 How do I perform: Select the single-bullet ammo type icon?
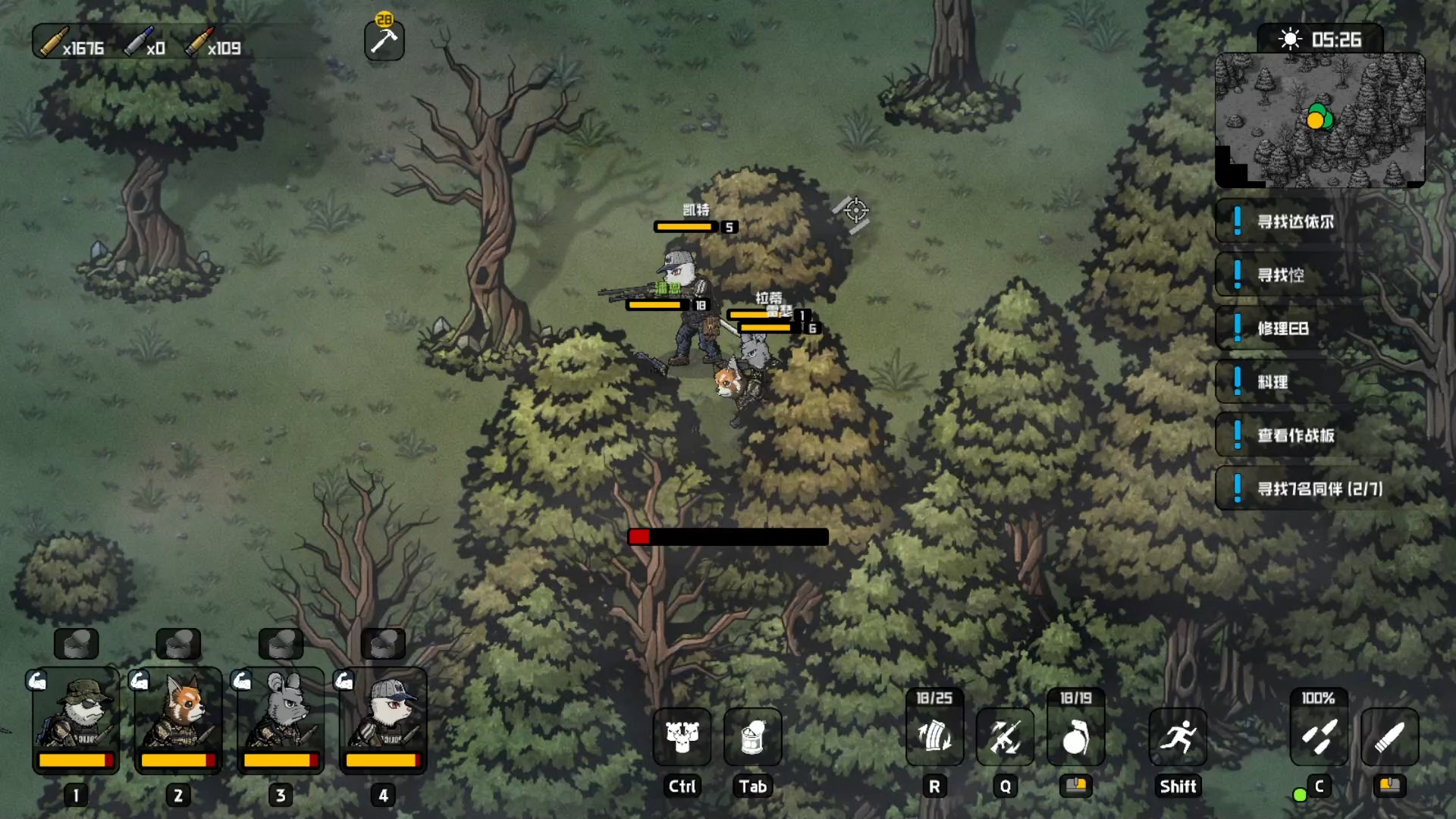click(x=1389, y=736)
